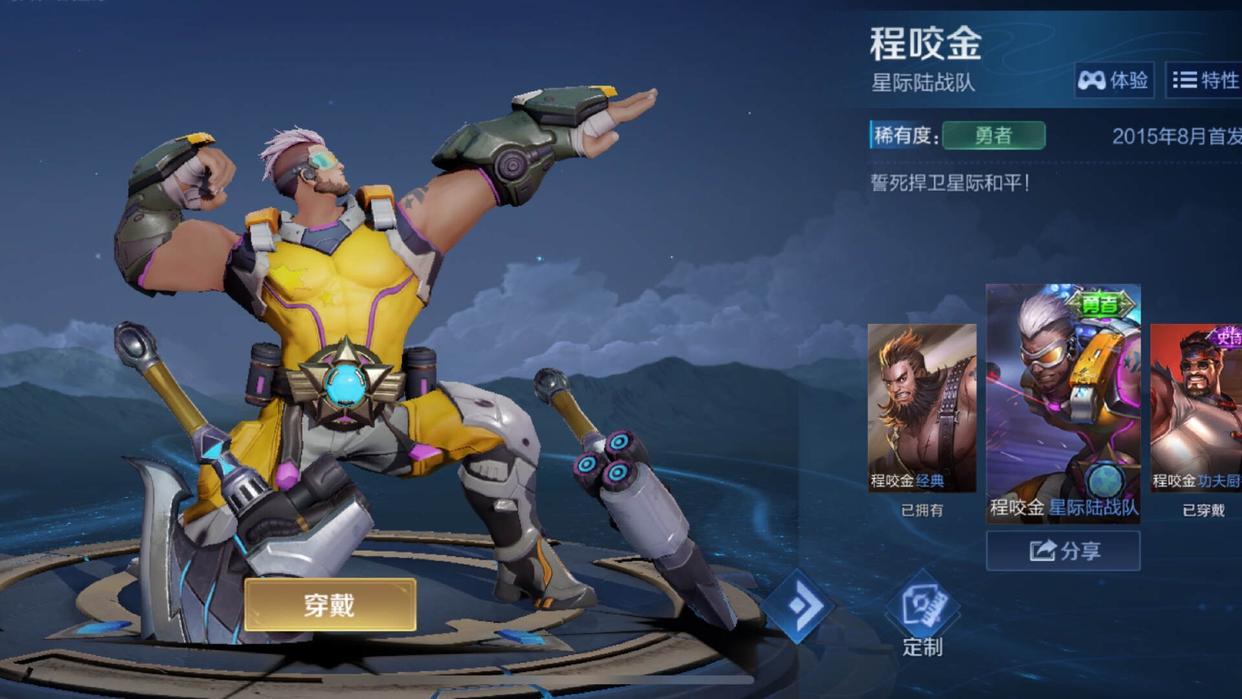This screenshot has height=699, width=1242.
Task: Select the 程咬金 经典 skin card
Action: point(921,408)
